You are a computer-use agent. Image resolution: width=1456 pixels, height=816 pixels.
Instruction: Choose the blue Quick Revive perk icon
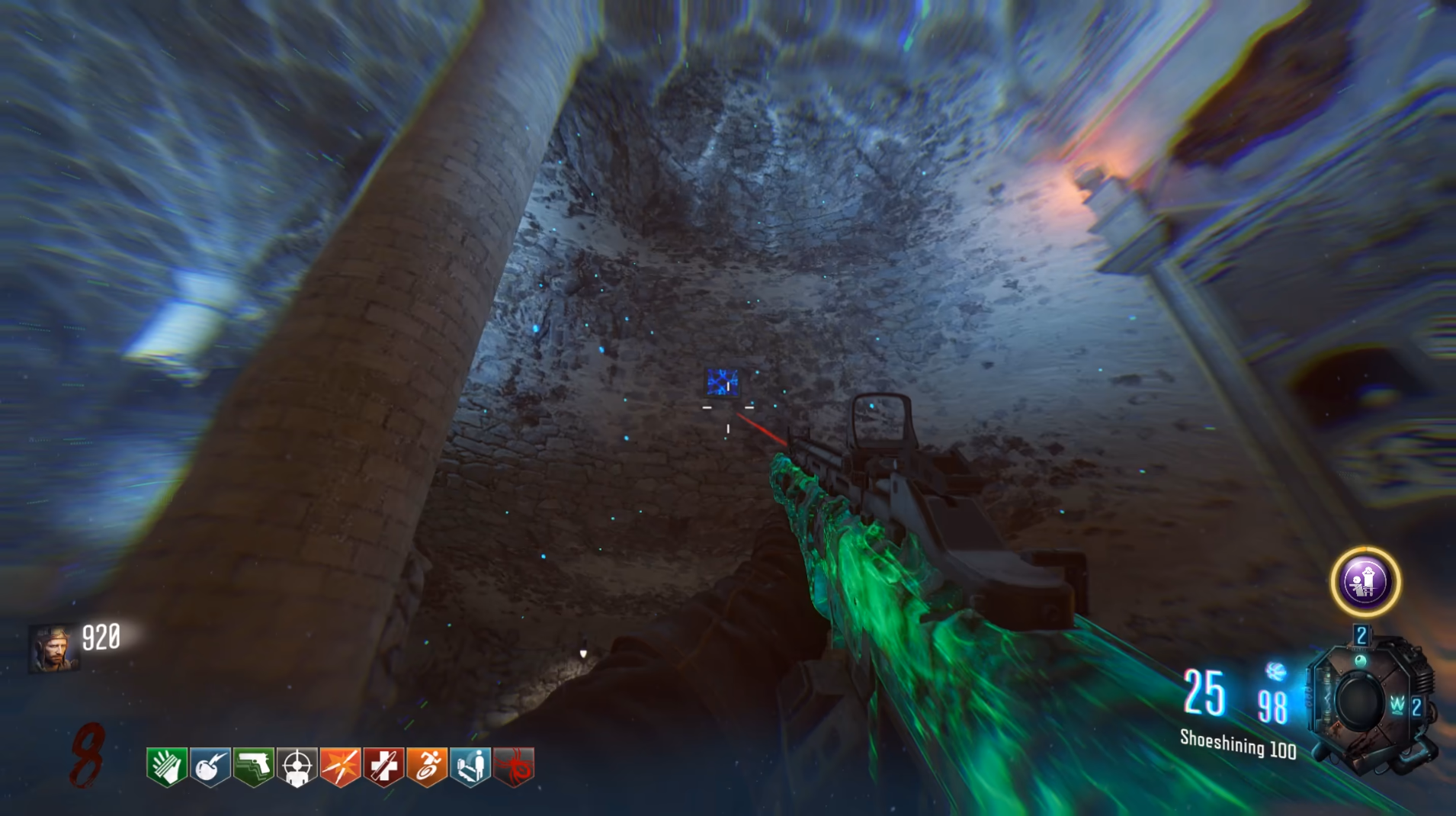tap(471, 766)
